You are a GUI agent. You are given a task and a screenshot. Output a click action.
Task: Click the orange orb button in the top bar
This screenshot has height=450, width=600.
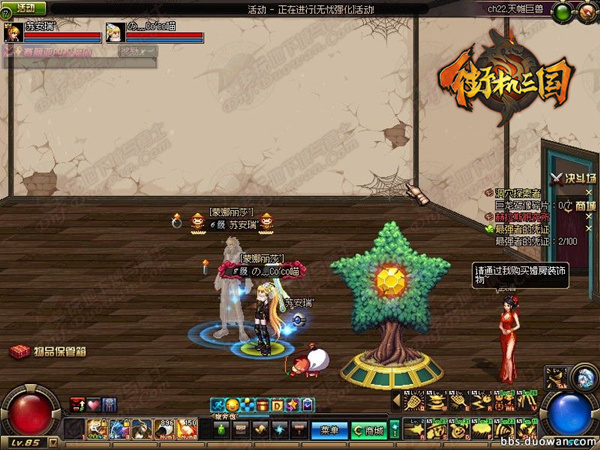click(x=585, y=13)
